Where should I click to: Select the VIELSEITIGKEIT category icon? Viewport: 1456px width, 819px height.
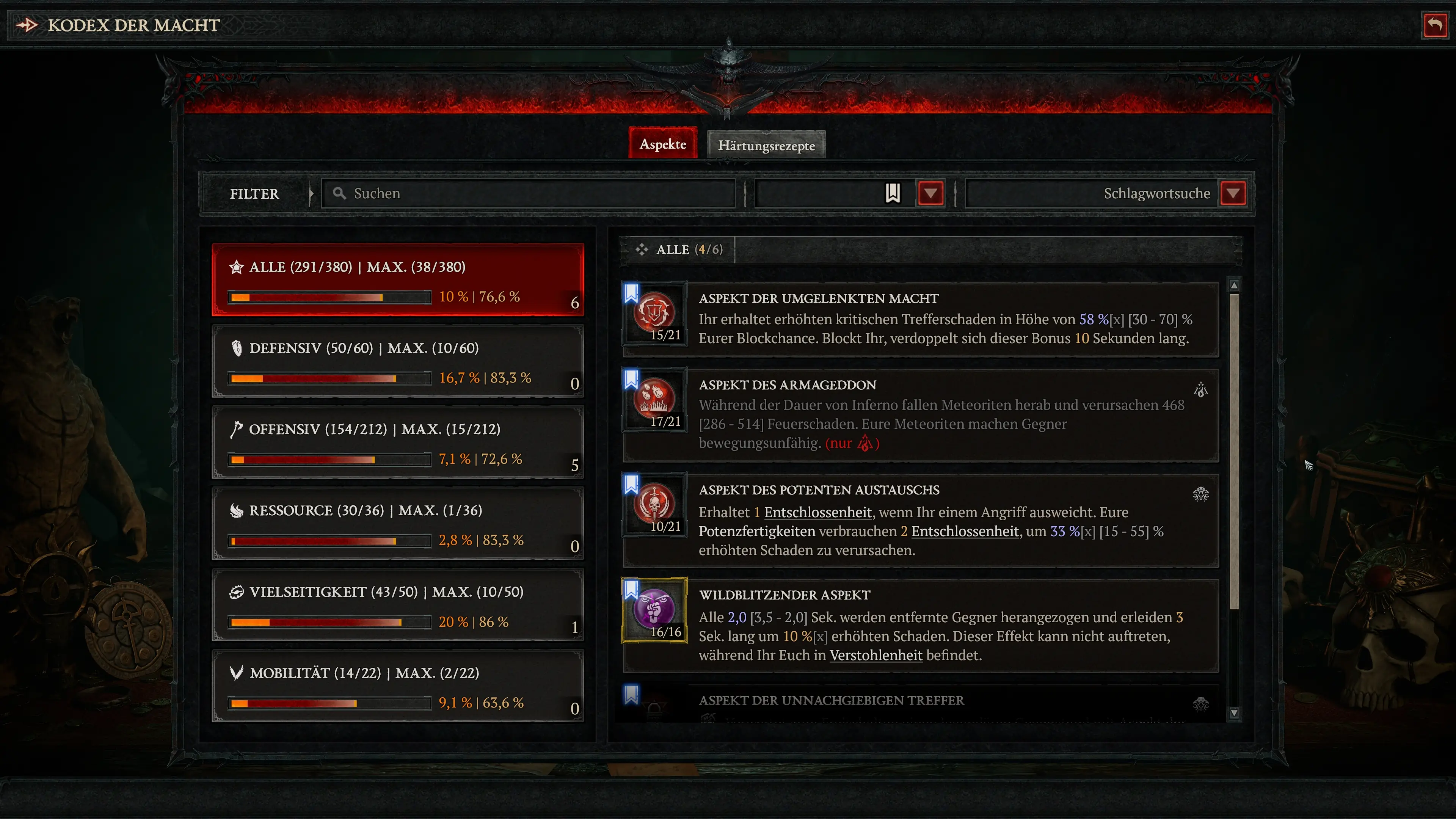click(237, 592)
